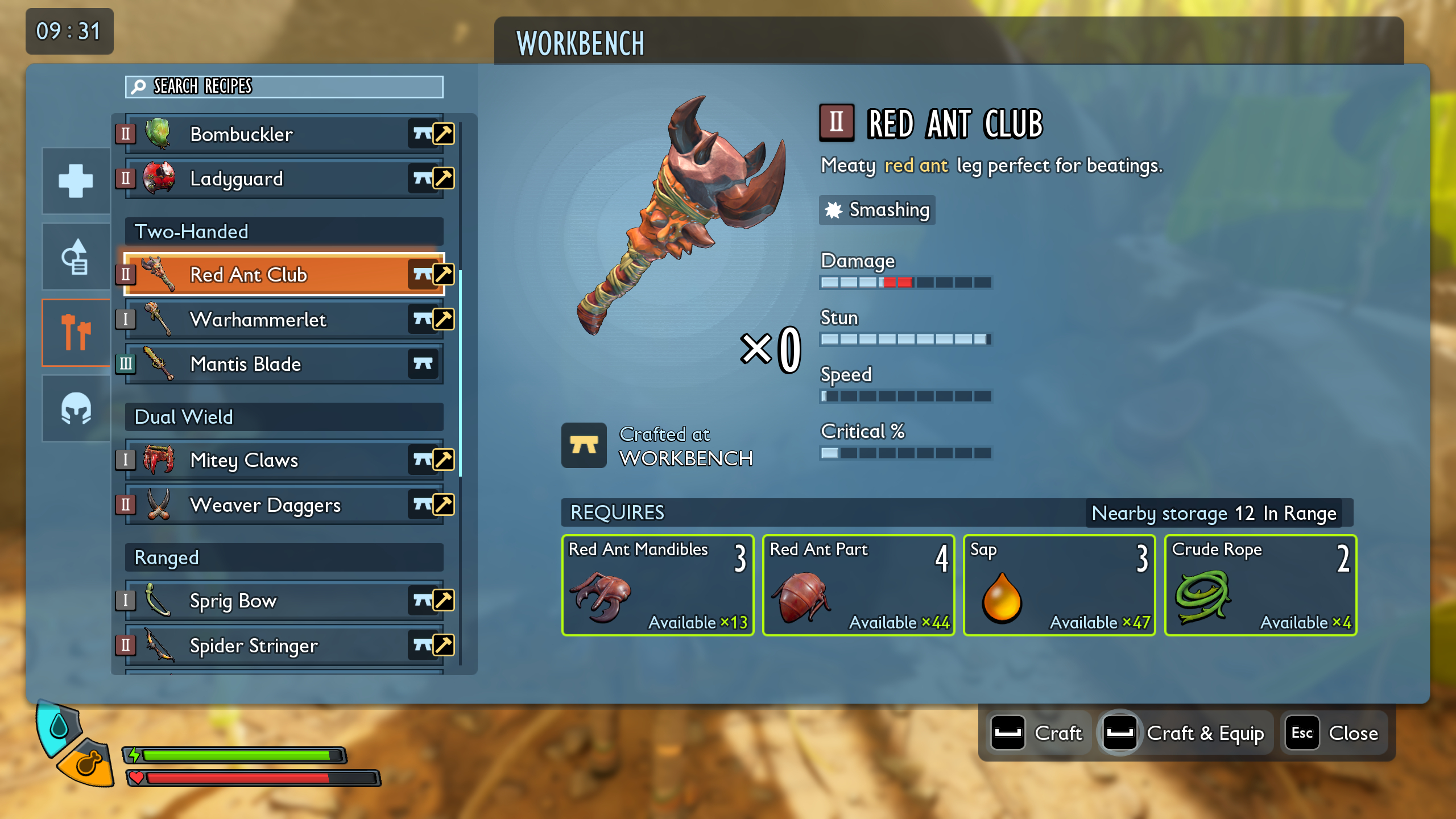Select the orange weapons category icon
This screenshot has width=1456, height=819.
tap(75, 332)
